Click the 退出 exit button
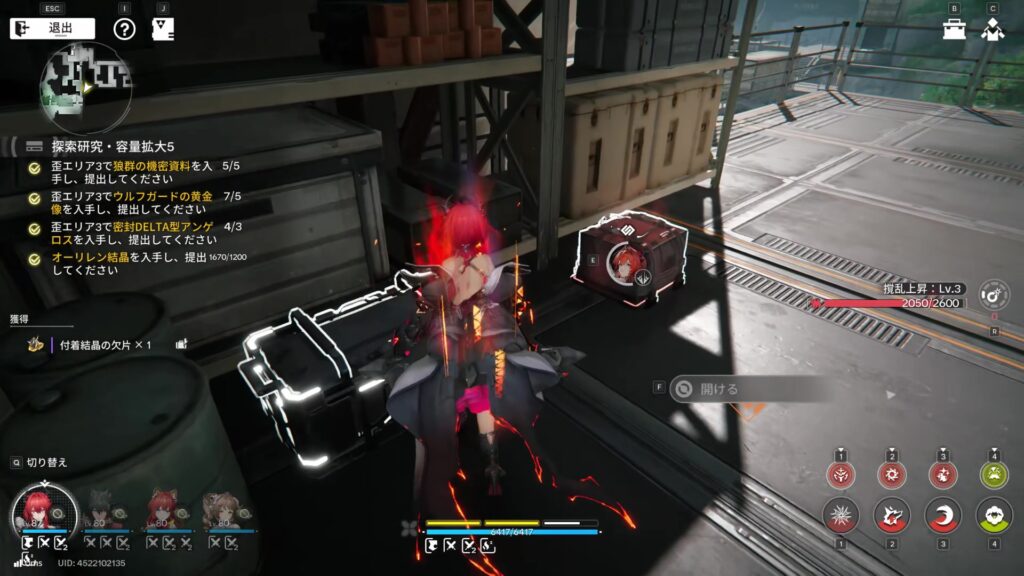 tap(53, 28)
